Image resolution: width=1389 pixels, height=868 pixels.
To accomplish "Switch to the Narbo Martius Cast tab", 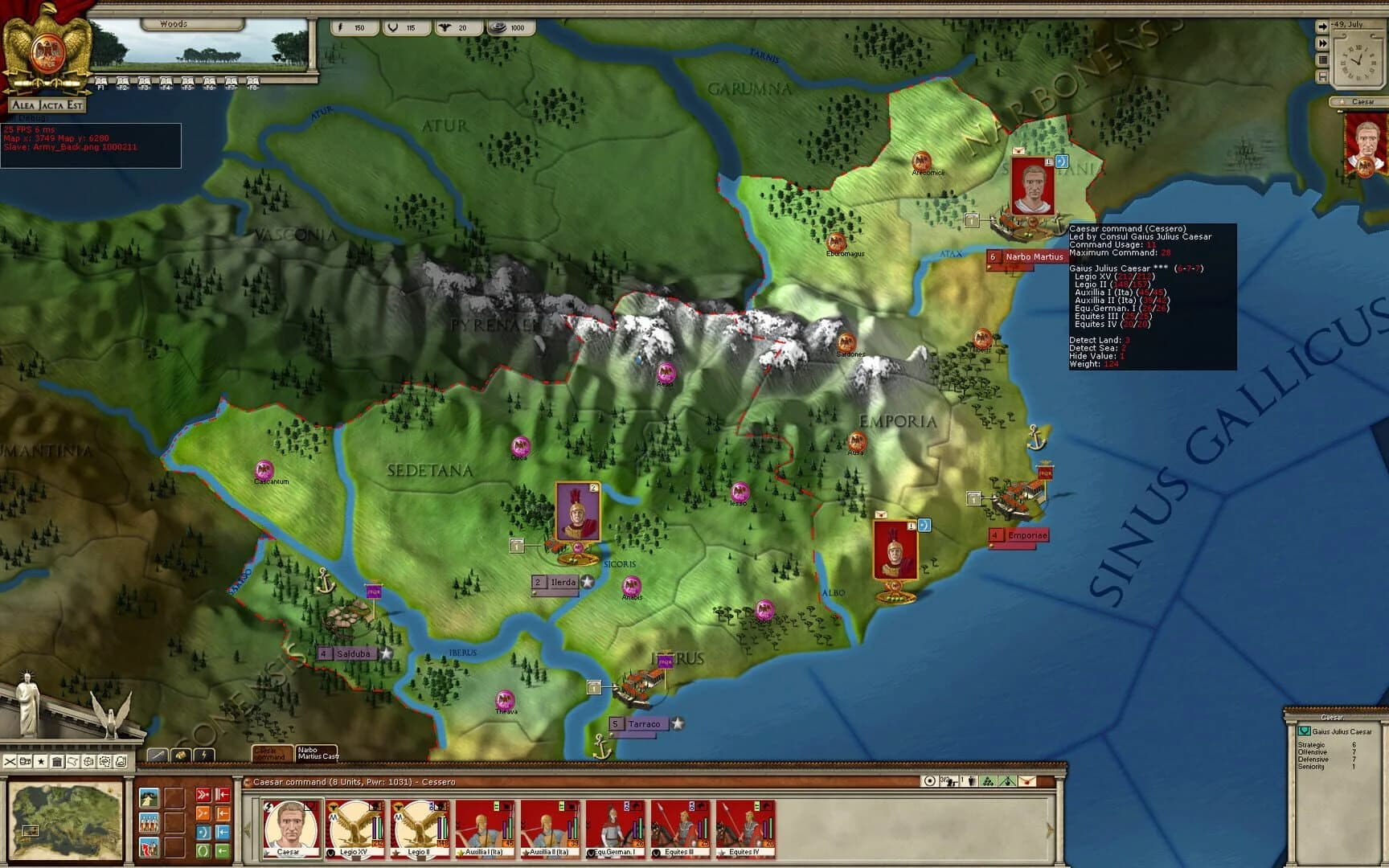I will [x=318, y=754].
